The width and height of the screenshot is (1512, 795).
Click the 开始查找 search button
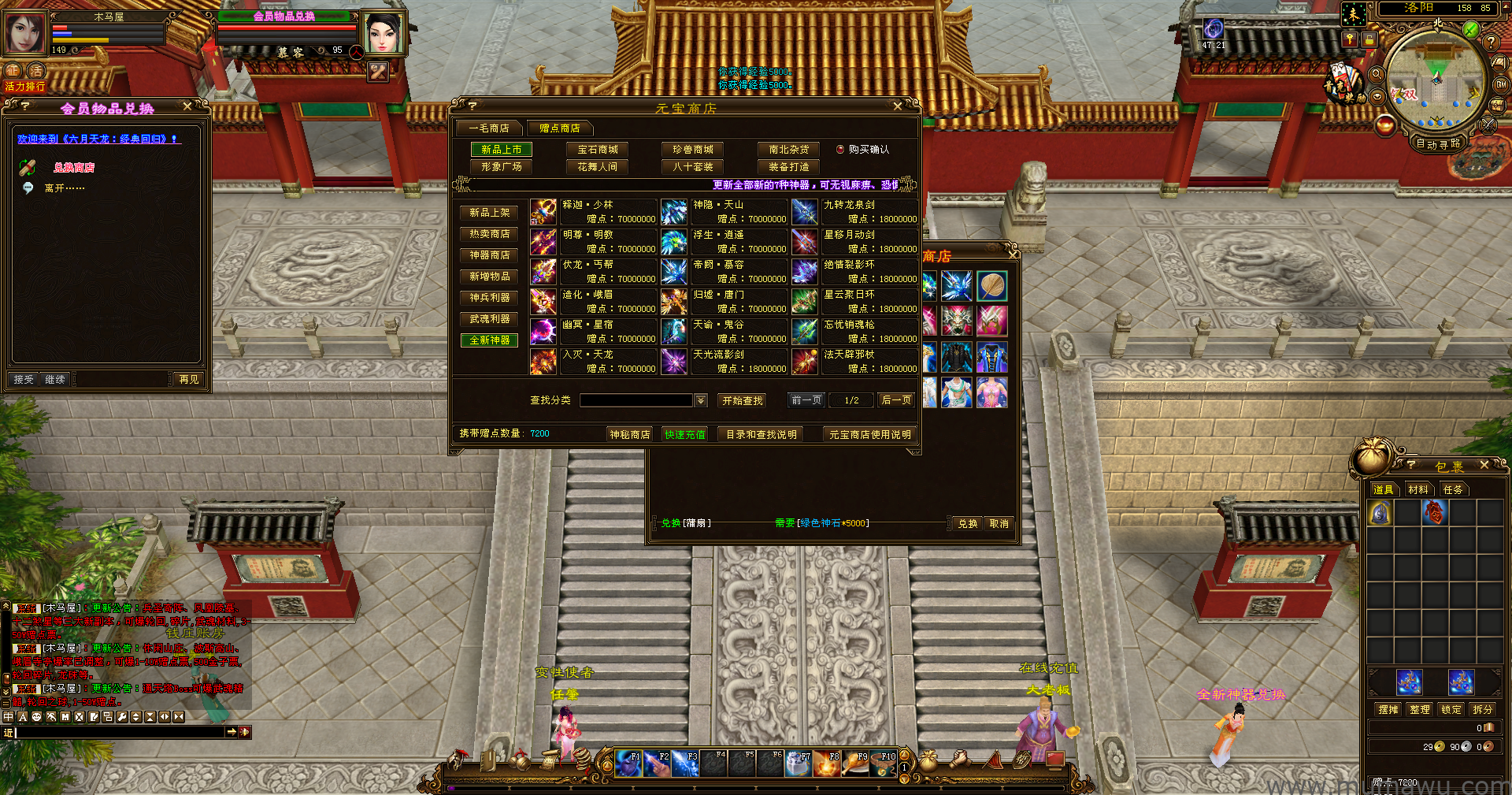[x=743, y=400]
